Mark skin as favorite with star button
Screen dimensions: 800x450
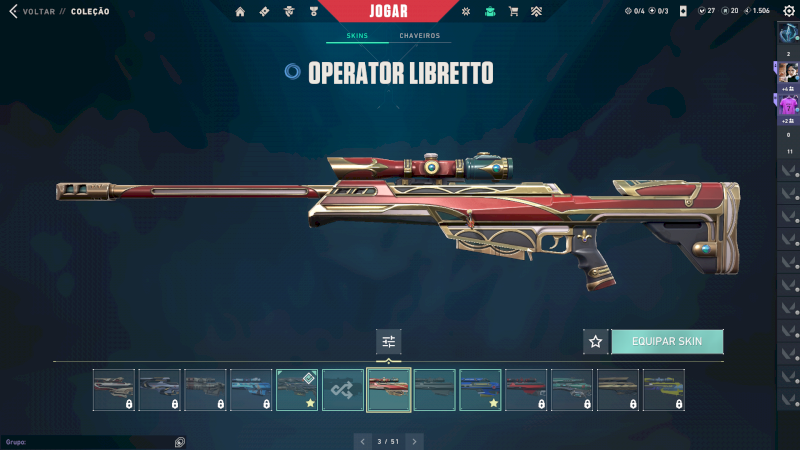pyautogui.click(x=596, y=342)
